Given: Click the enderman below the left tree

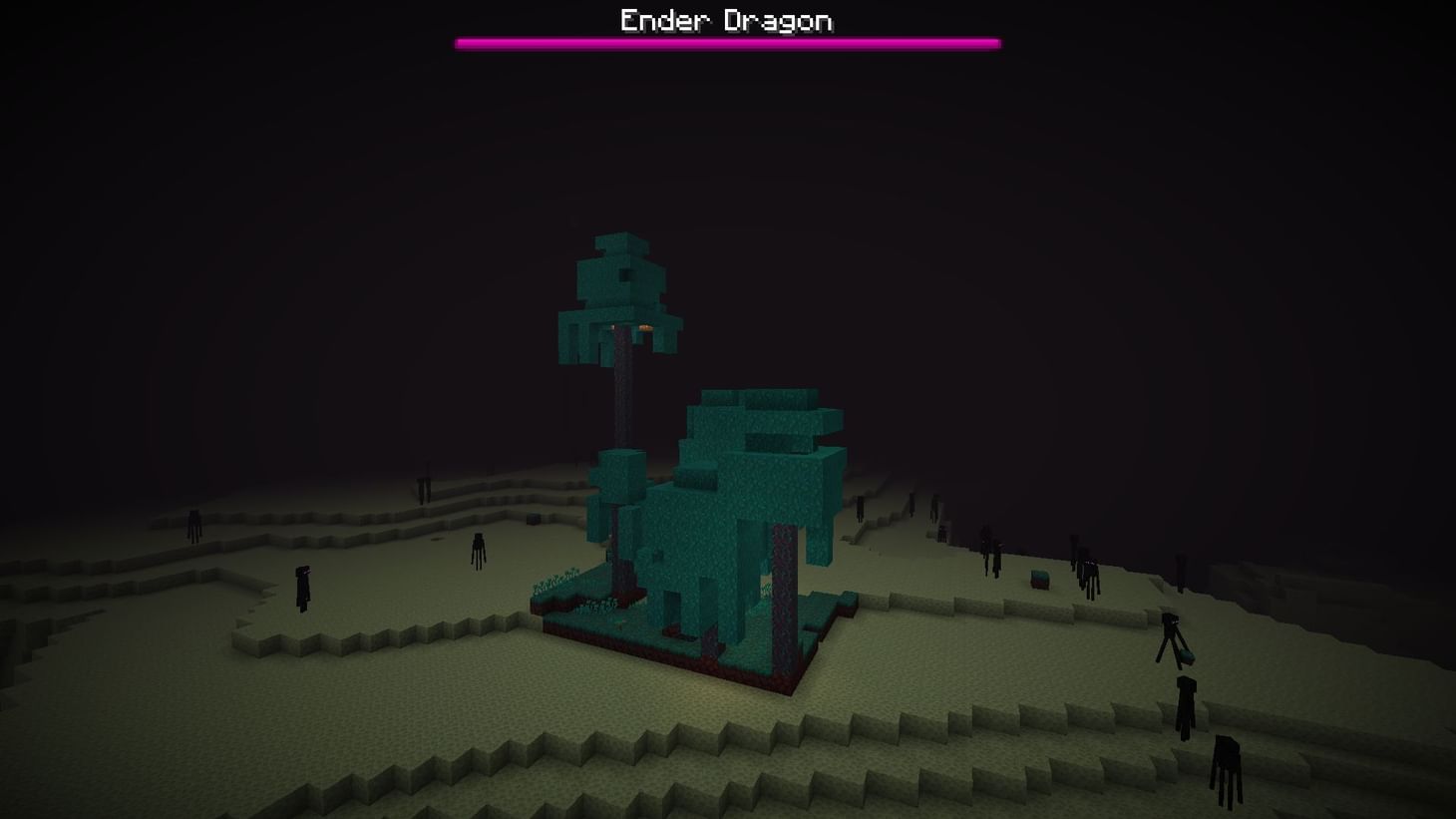Looking at the screenshot, I should 476,549.
